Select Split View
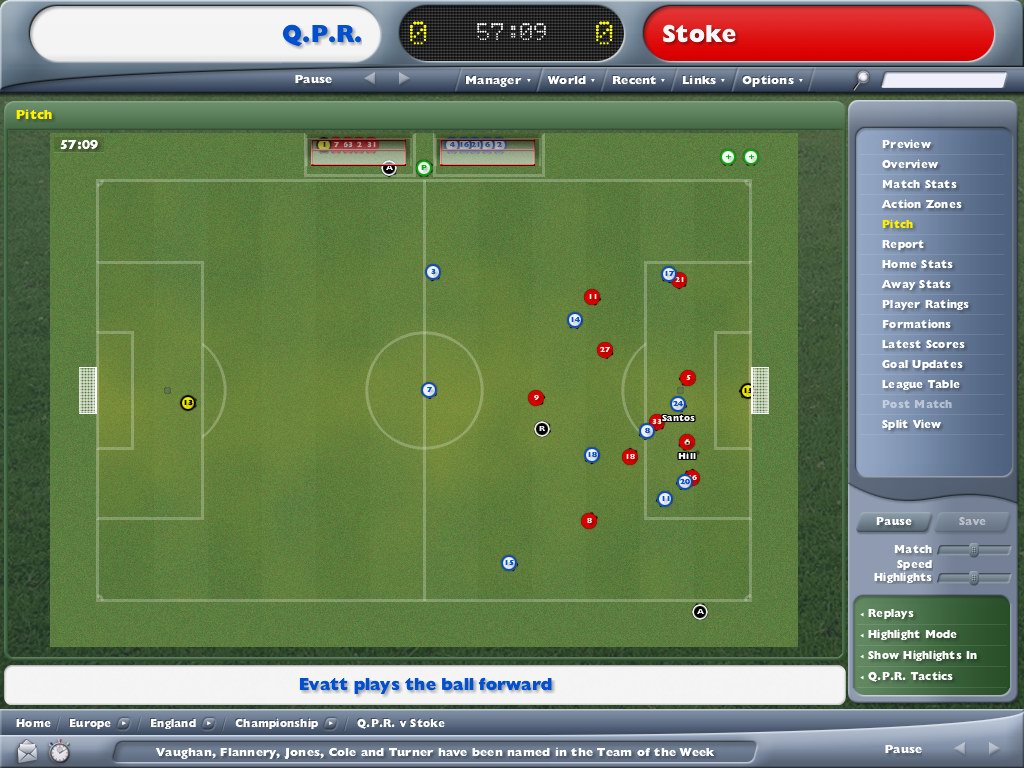This screenshot has height=768, width=1024. 911,424
